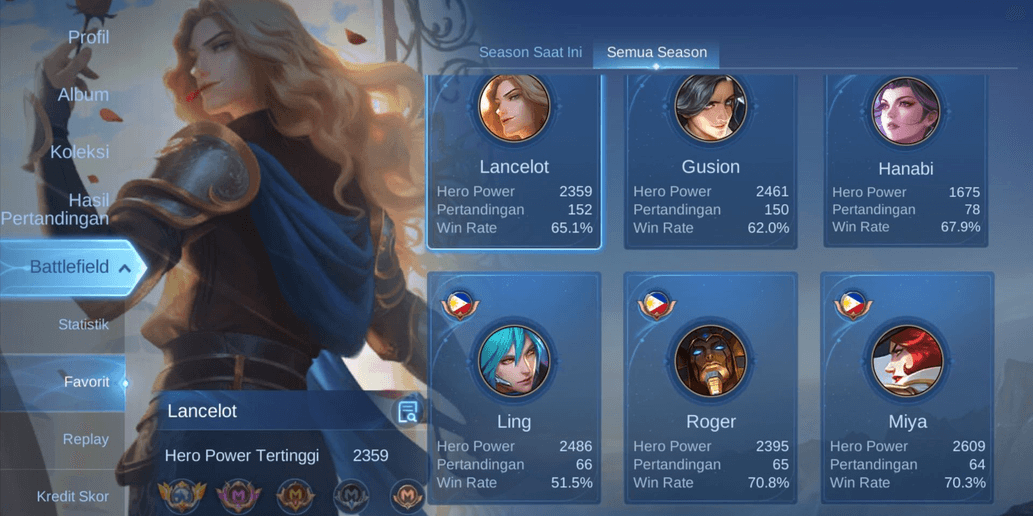Show Hasil Pertandingan match results
Screen dimensions: 1033x516
click(56, 209)
